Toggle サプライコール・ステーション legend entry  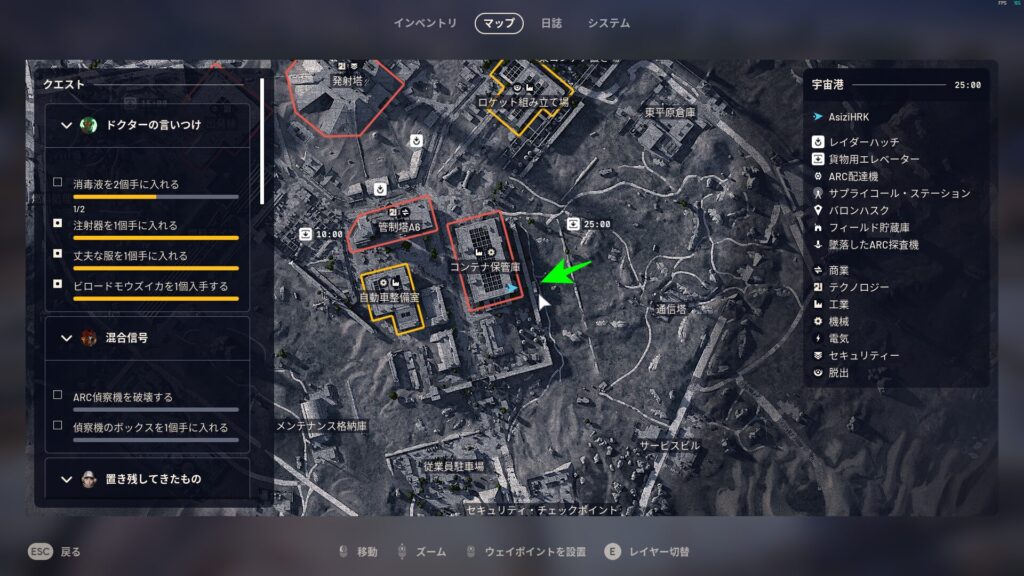(899, 193)
